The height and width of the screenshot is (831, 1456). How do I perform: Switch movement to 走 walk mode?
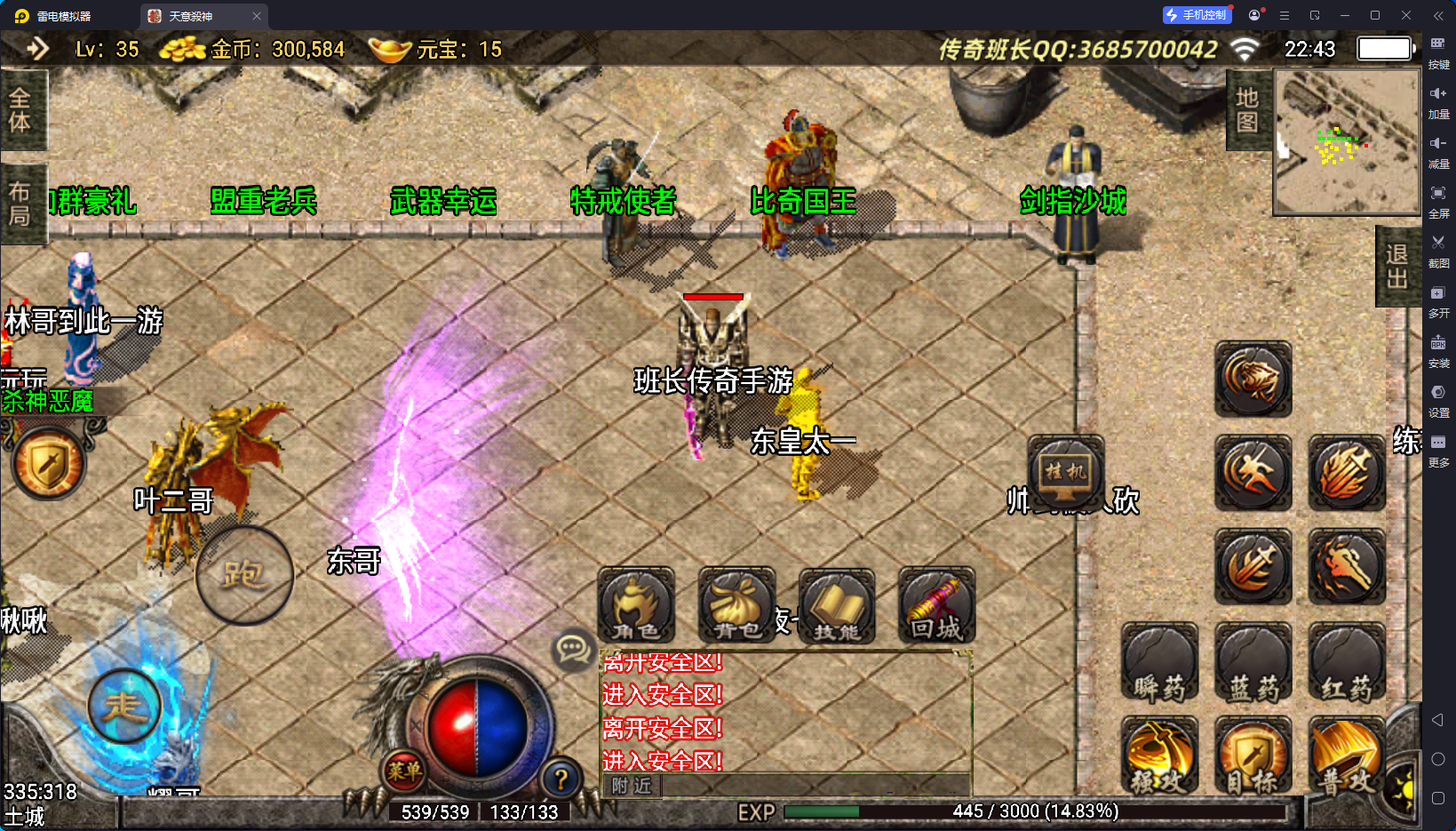coord(124,707)
